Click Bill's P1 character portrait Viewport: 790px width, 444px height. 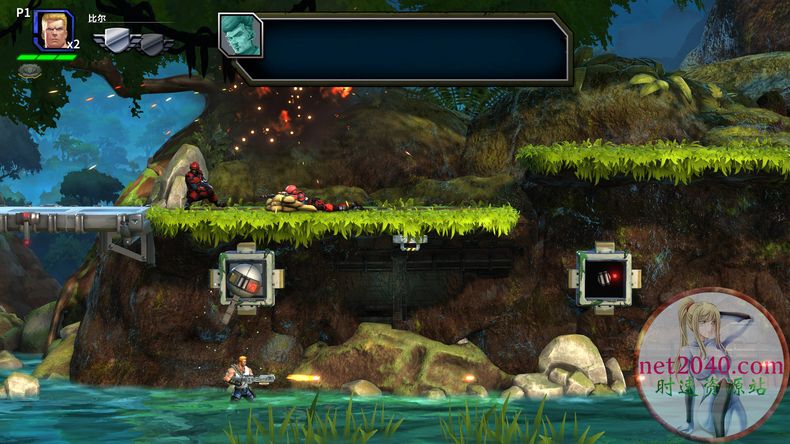pos(52,30)
